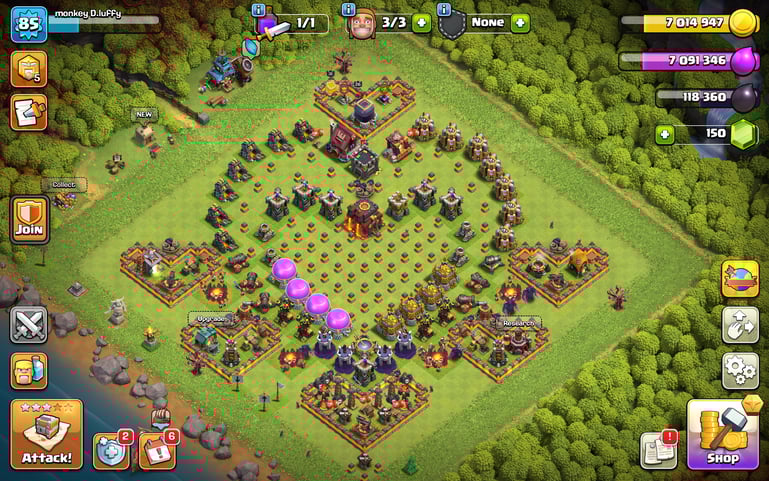Open the scroll and pencil log icon
Image resolution: width=769 pixels, height=481 pixels.
[29, 112]
